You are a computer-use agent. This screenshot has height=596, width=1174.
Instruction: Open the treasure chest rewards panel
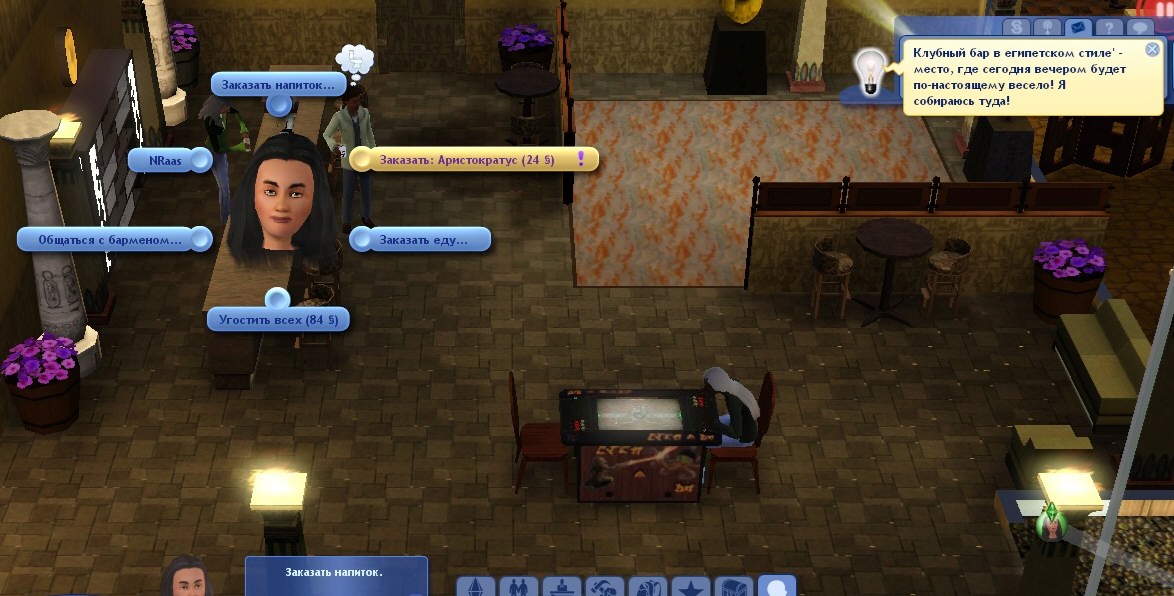tap(734, 588)
